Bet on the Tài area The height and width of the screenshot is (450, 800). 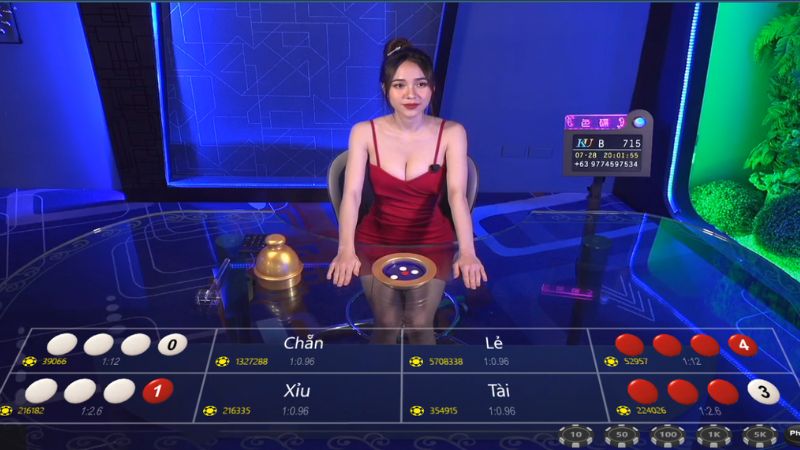coord(497,397)
